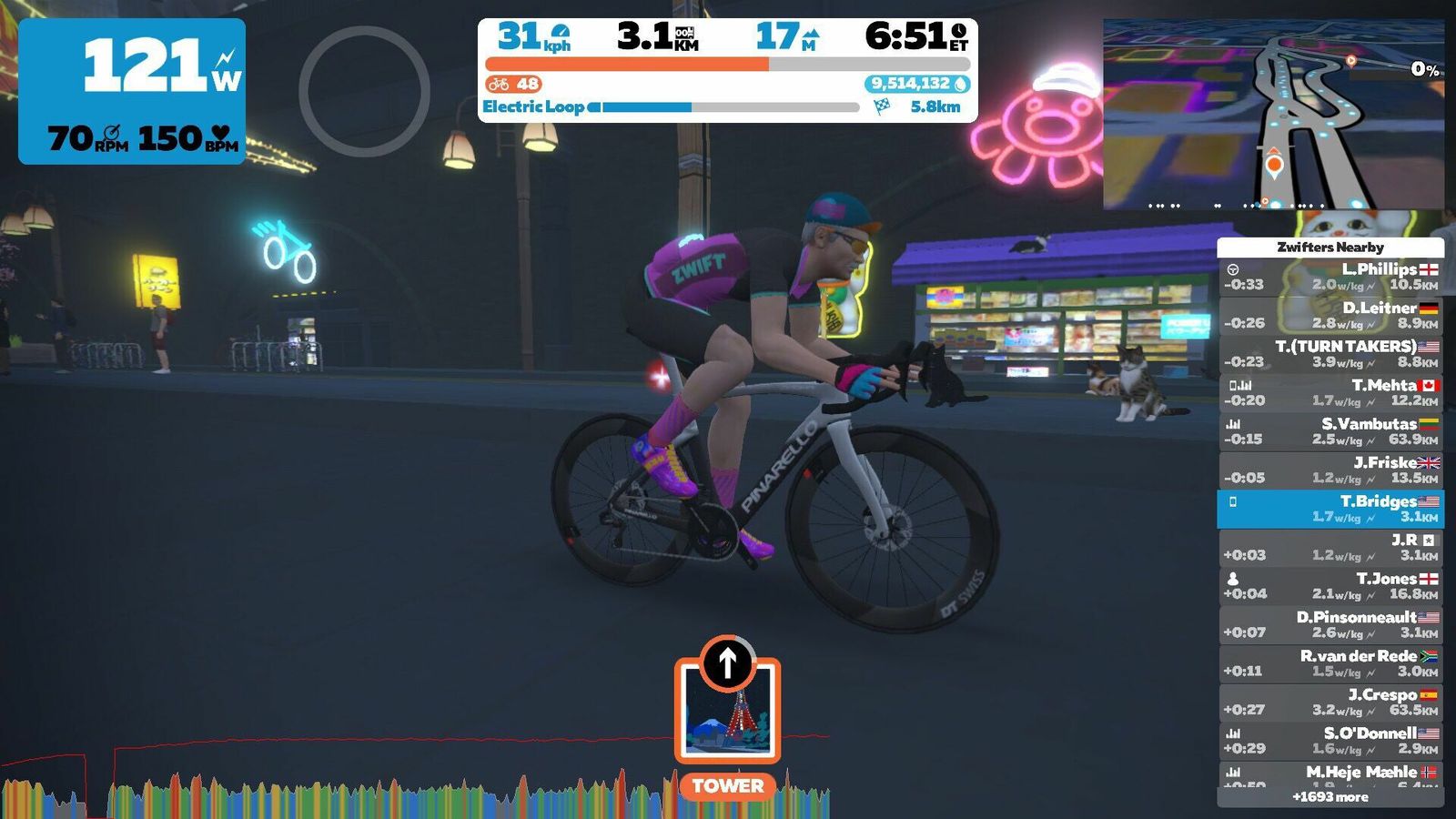Select D.Leitner rider row
The width and height of the screenshot is (1456, 819).
(1330, 315)
